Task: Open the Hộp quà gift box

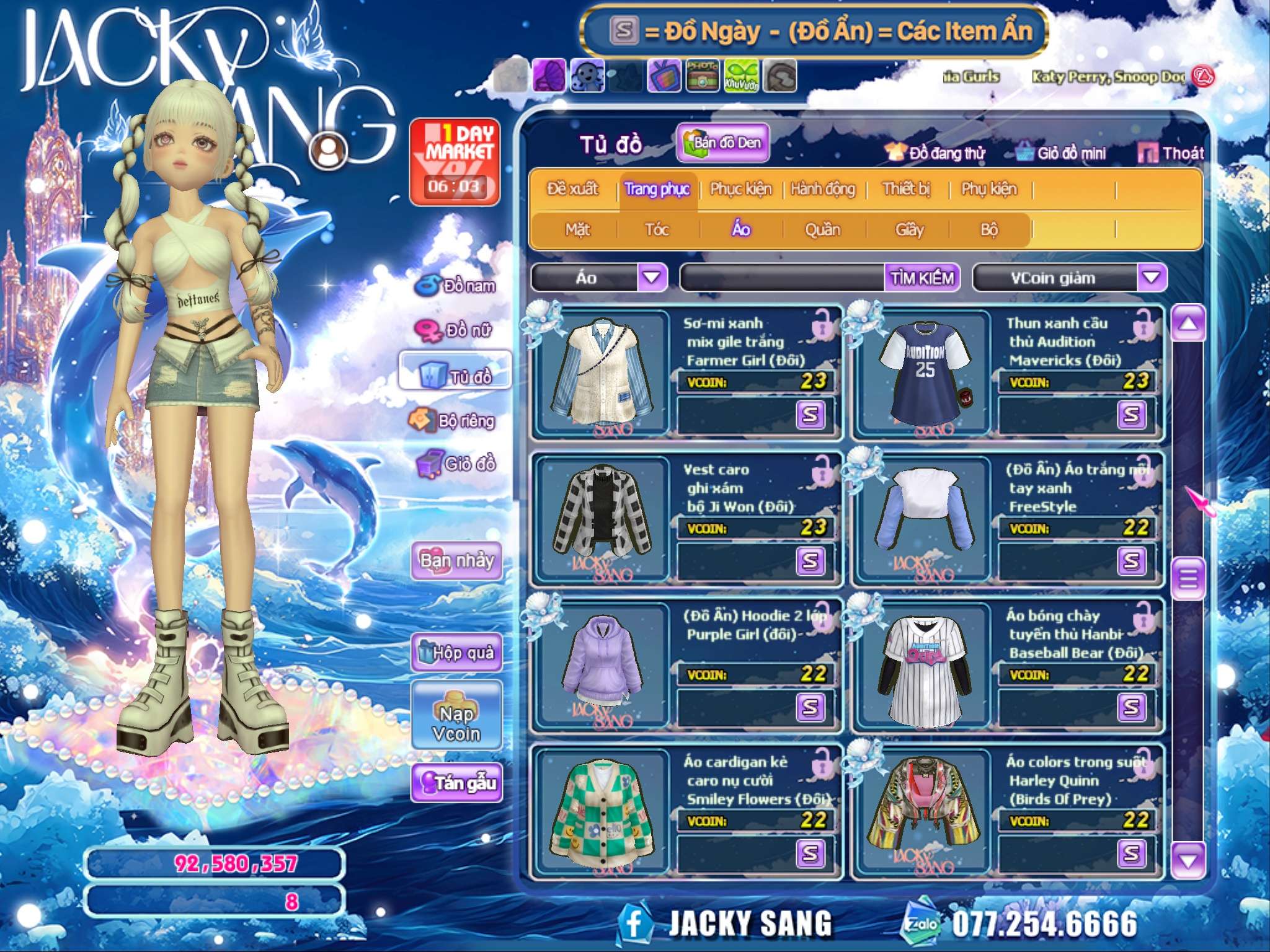Action: (456, 652)
